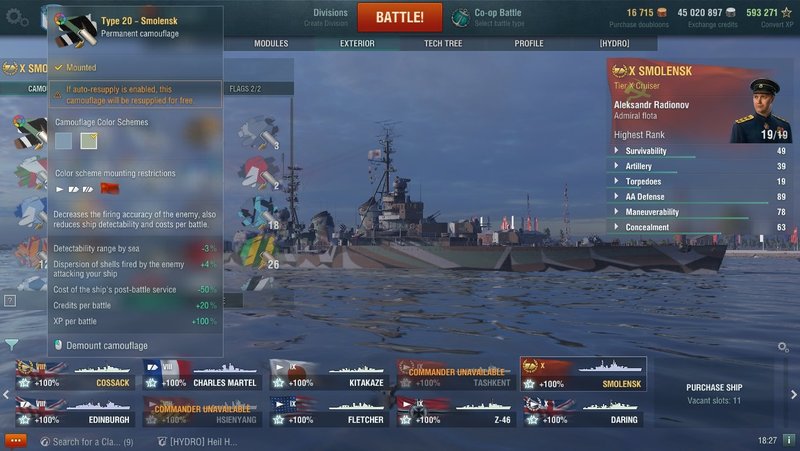Image resolution: width=800 pixels, height=451 pixels.
Task: Go to the TECH TREE tab
Action: 443,44
